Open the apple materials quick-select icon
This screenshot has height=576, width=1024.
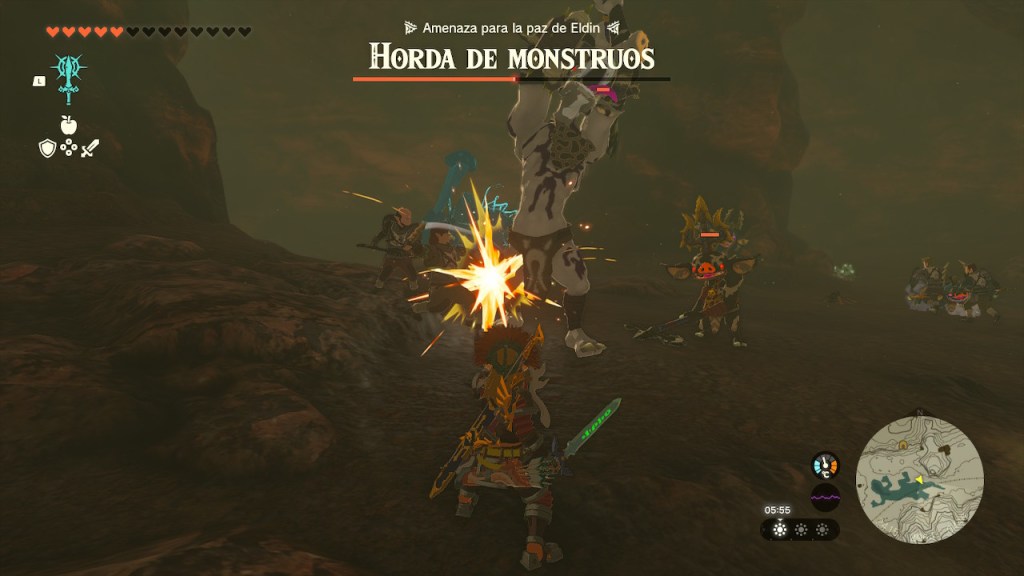click(x=68, y=124)
